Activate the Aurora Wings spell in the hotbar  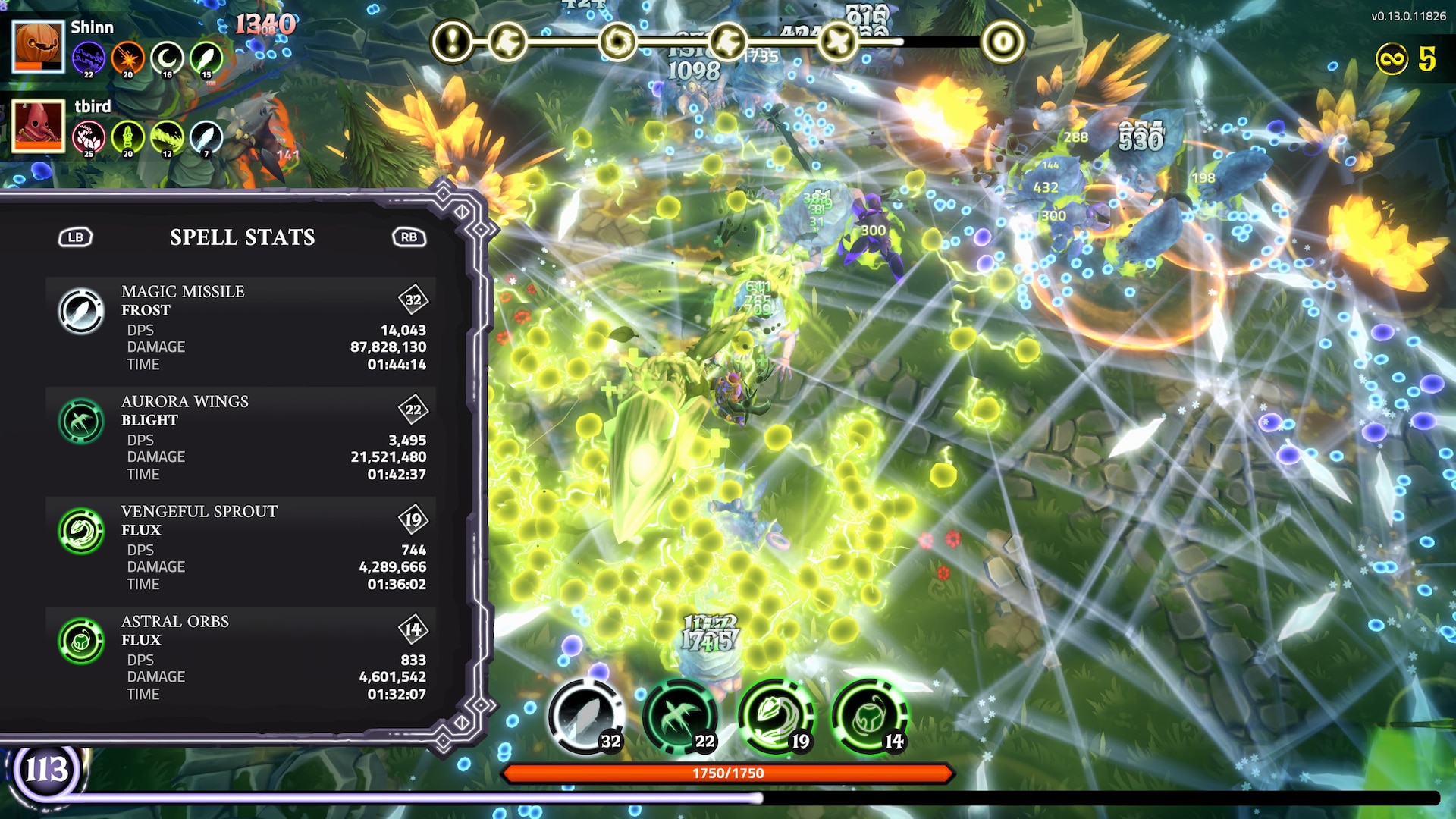680,717
